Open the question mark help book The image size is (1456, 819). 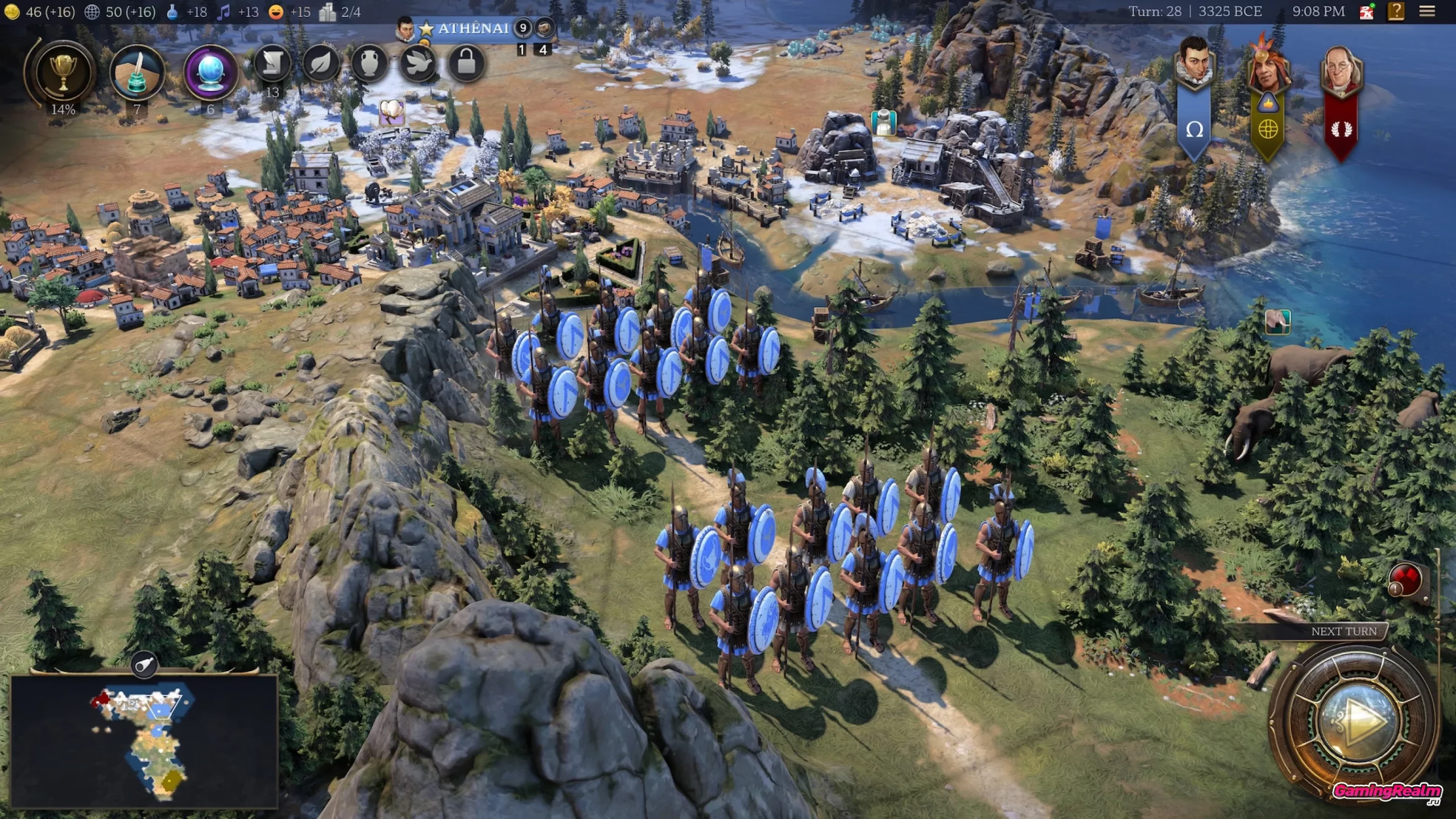(x=1396, y=11)
